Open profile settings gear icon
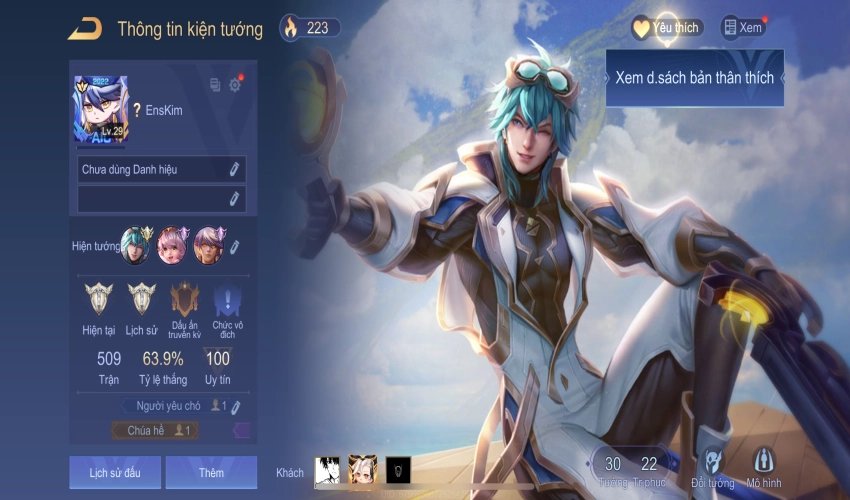Viewport: 850px width, 500px height. pyautogui.click(x=235, y=85)
